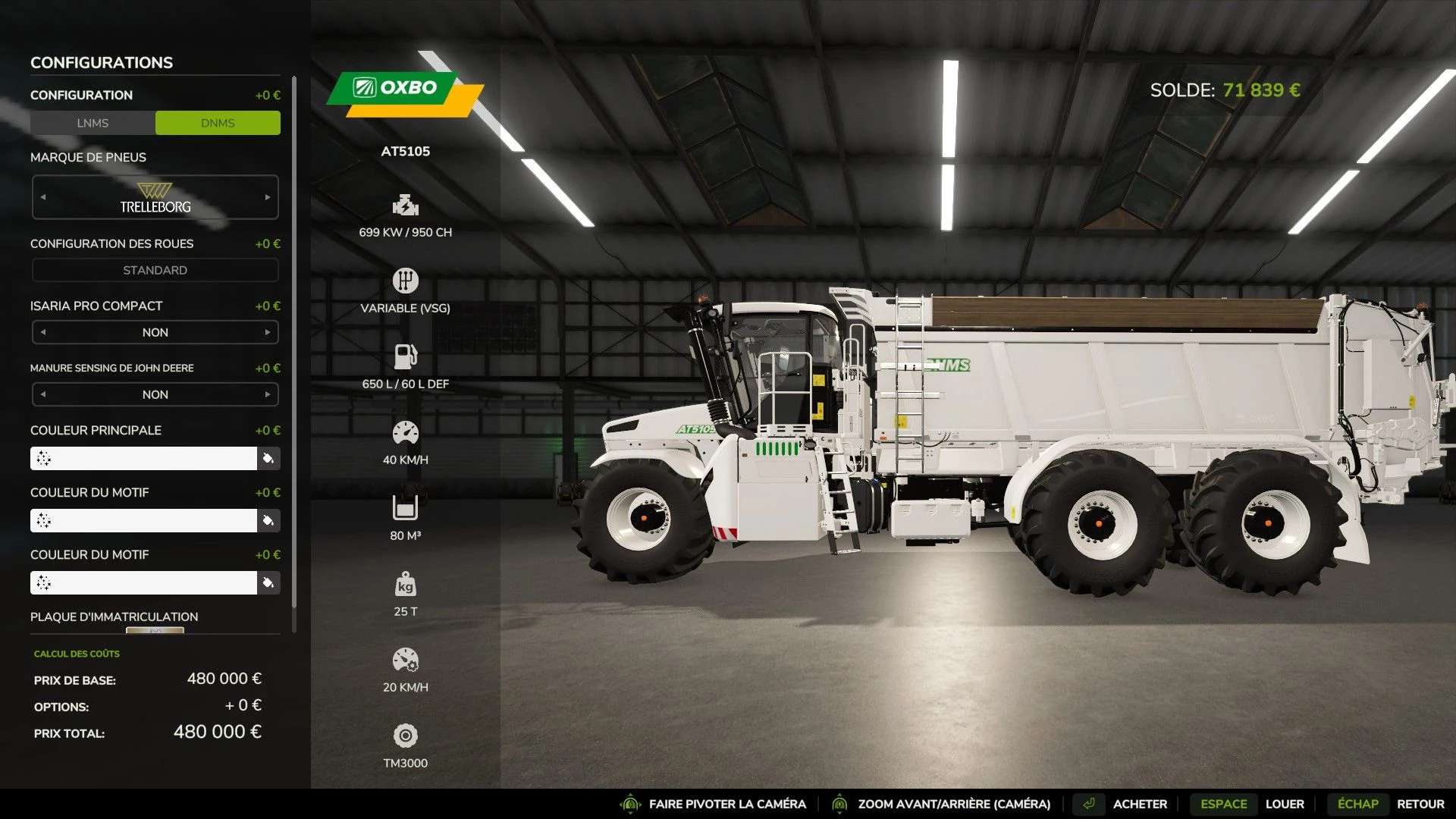1456x819 pixels.
Task: Change Manure Sensing de John Deere with right arrow
Action: tap(268, 394)
